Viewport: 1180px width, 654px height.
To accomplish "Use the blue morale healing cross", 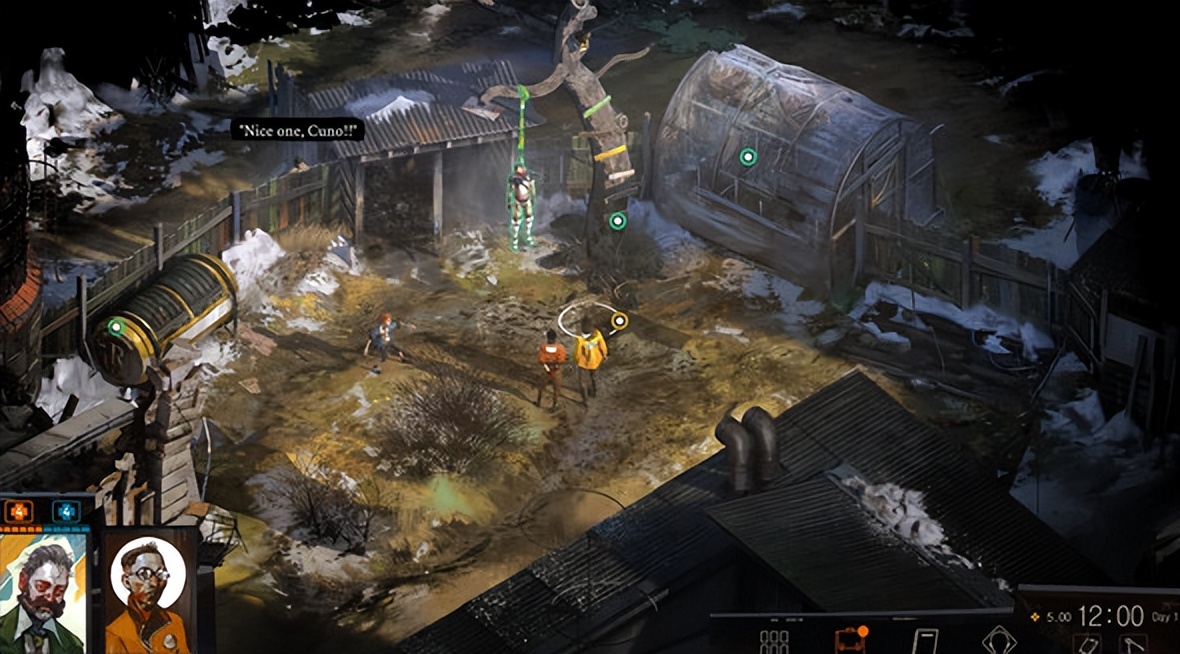I will tap(67, 511).
